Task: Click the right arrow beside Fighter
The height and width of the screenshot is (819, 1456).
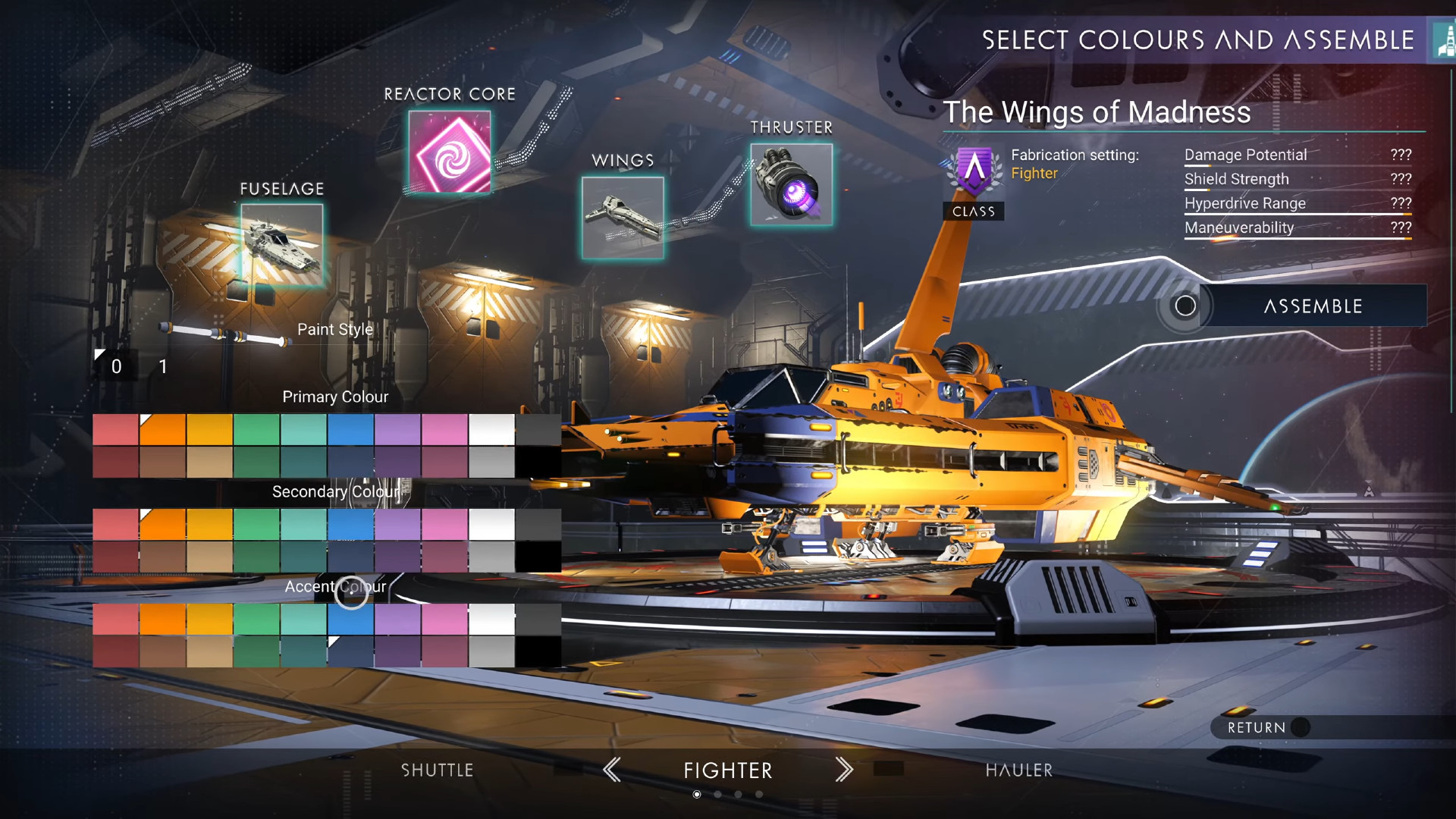Action: click(x=844, y=770)
